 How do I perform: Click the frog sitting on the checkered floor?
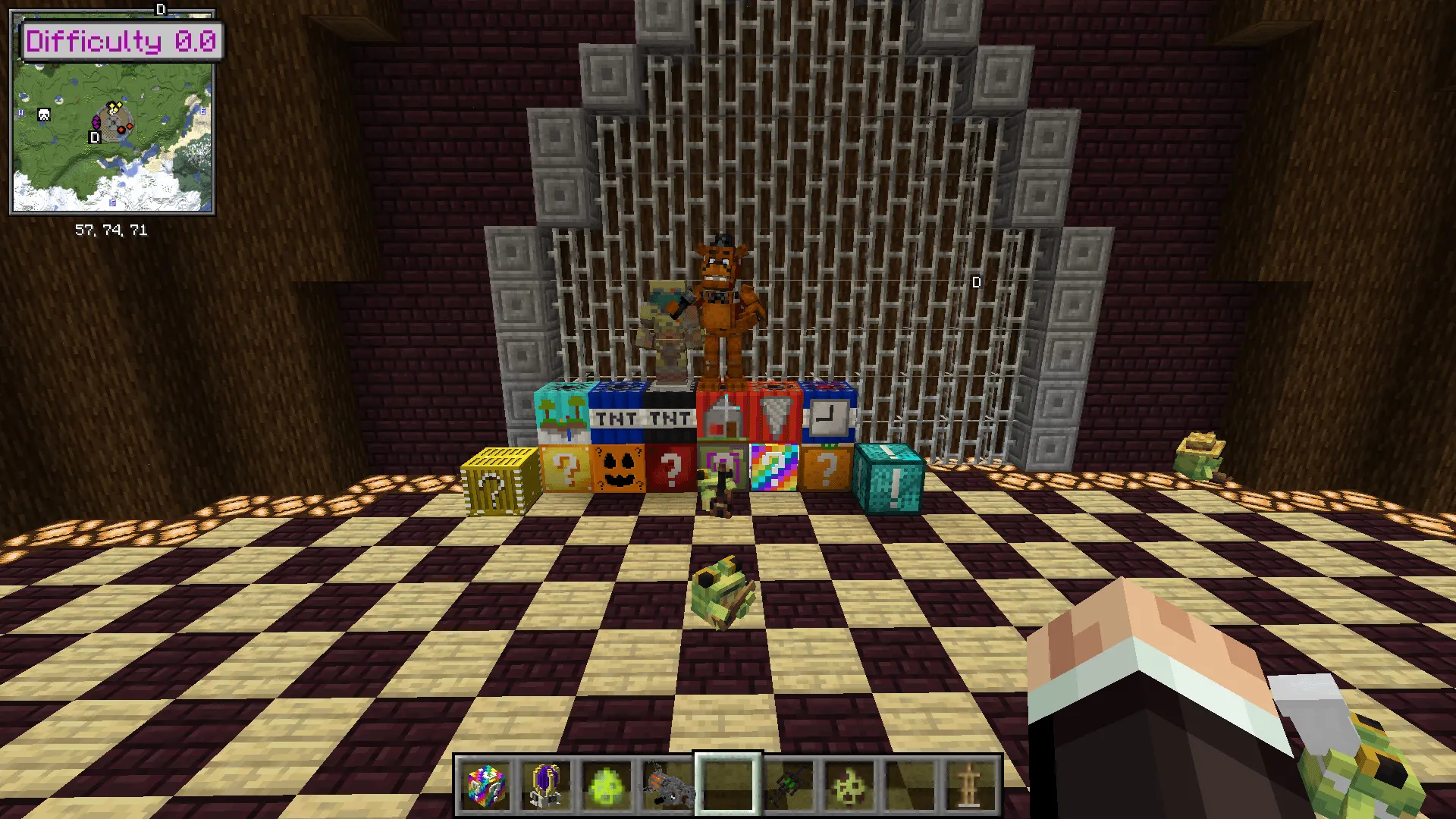722,591
